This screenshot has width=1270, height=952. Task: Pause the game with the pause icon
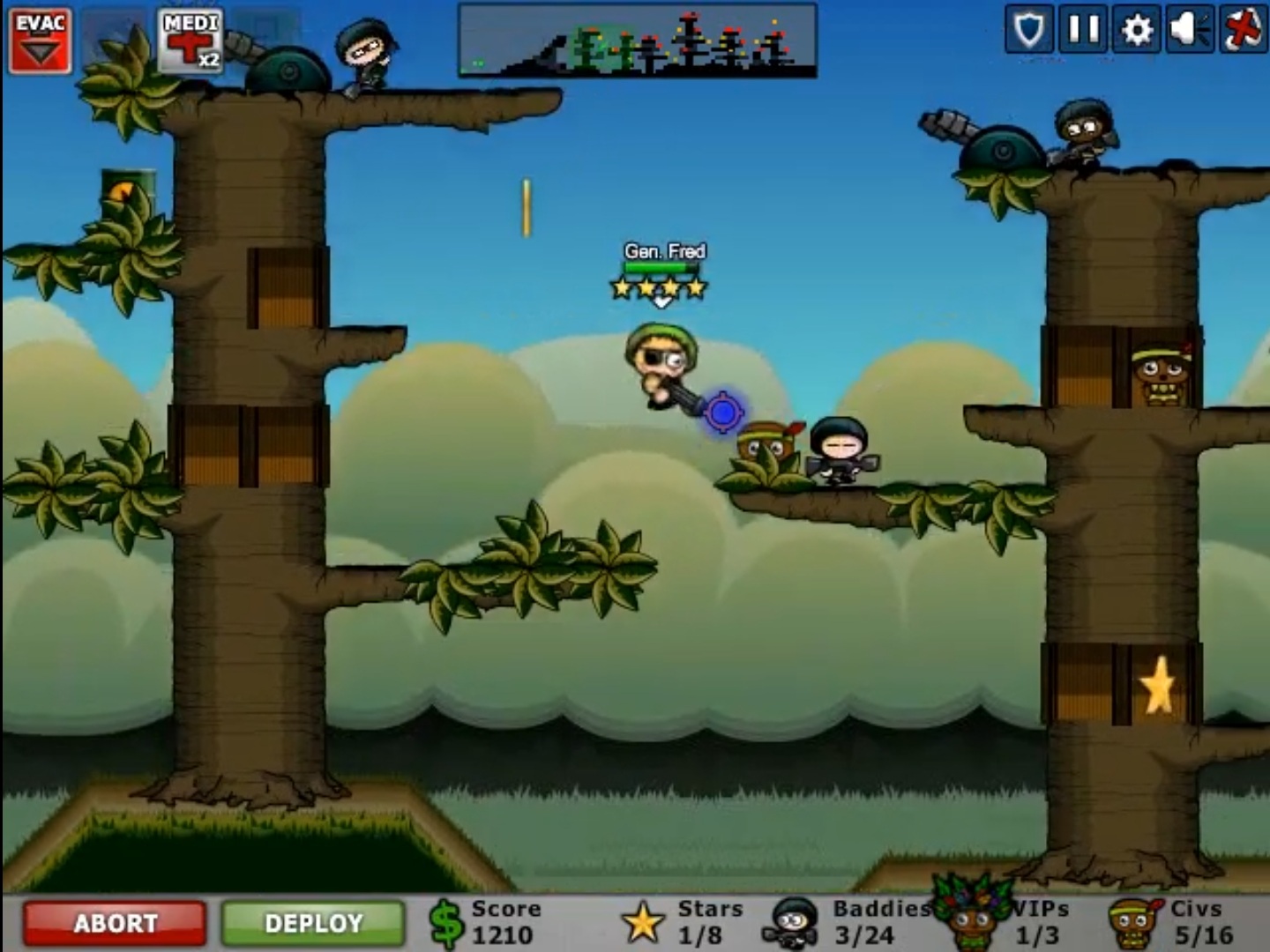1085,29
